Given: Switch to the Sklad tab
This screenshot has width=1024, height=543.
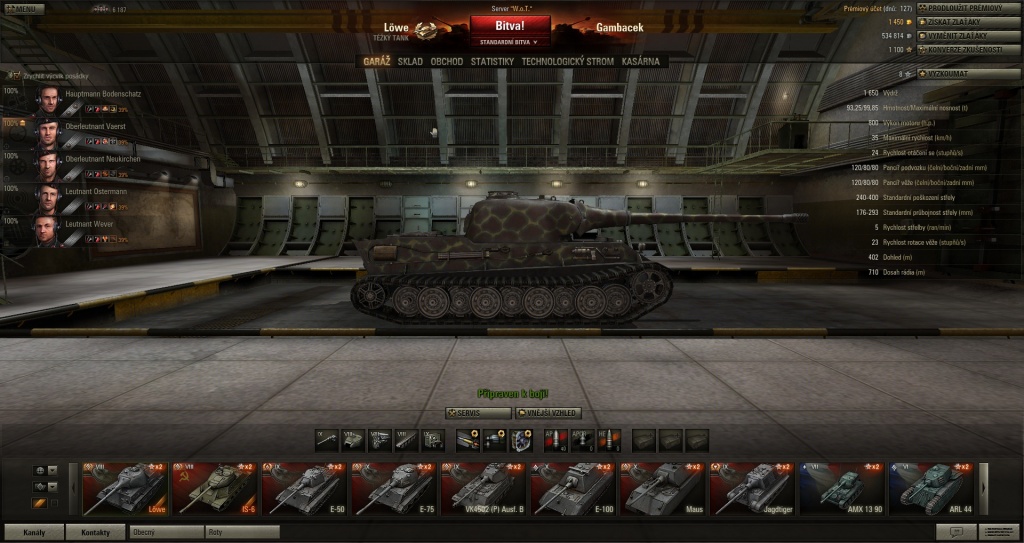Looking at the screenshot, I should pos(410,62).
